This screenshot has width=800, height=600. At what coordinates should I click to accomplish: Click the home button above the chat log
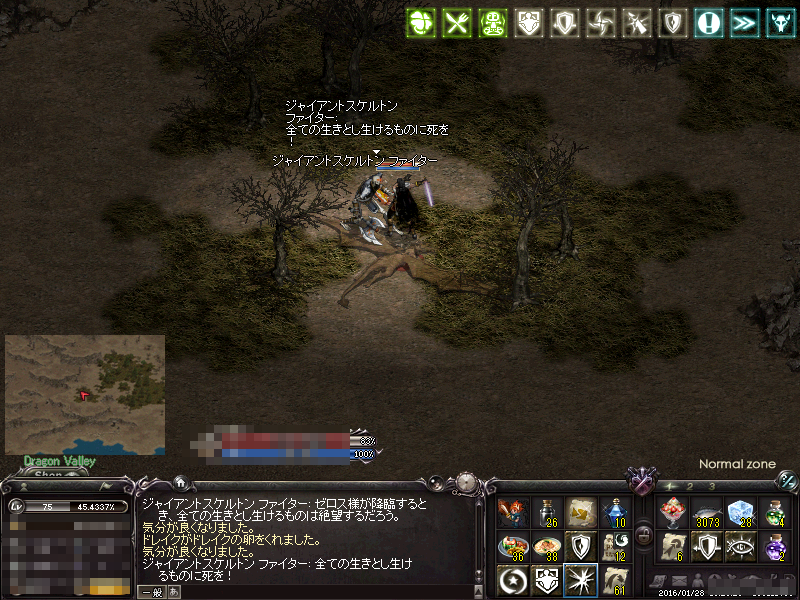(179, 482)
